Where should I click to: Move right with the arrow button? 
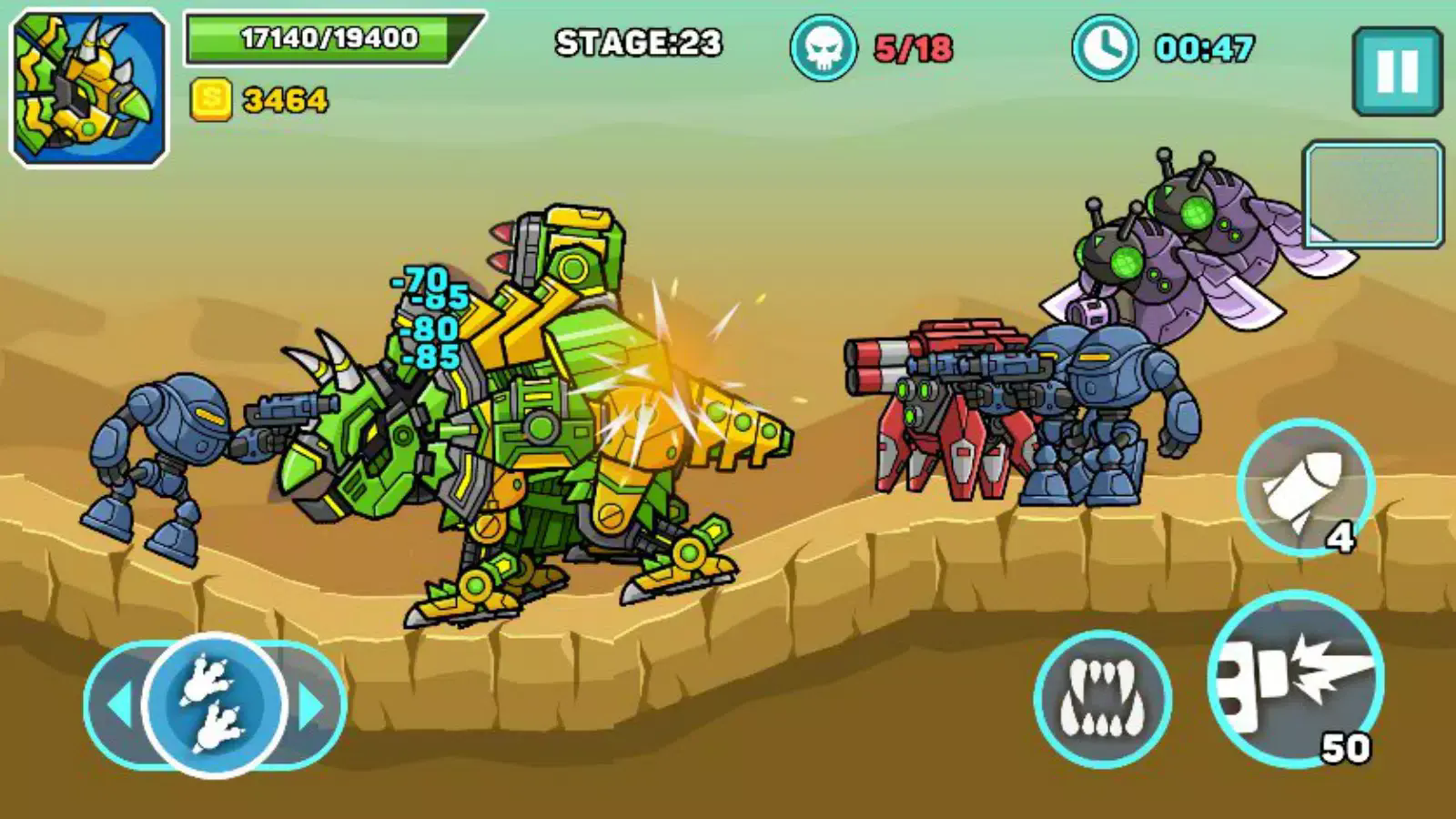coord(314,705)
